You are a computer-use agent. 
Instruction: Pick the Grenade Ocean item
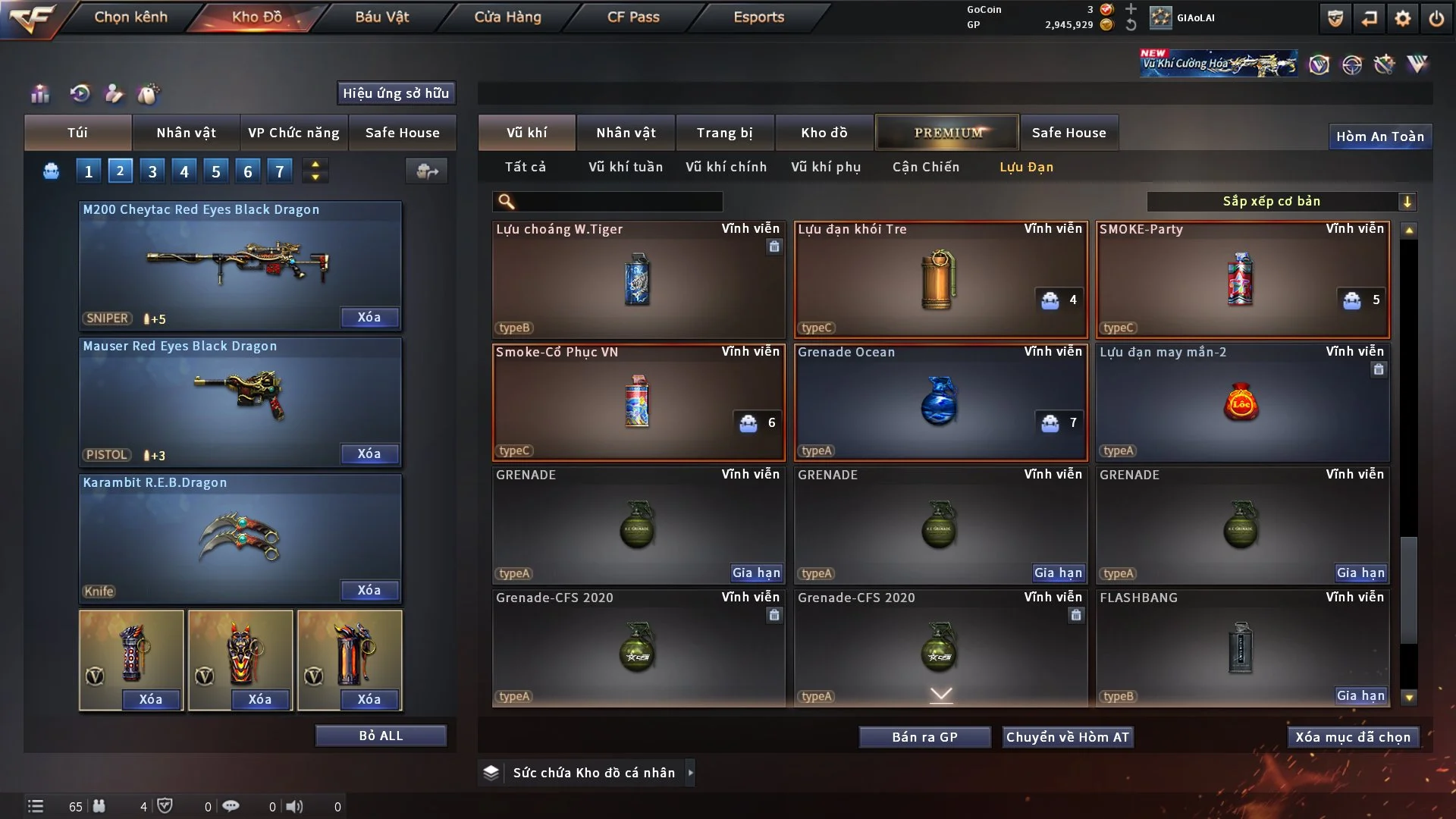[x=940, y=402]
